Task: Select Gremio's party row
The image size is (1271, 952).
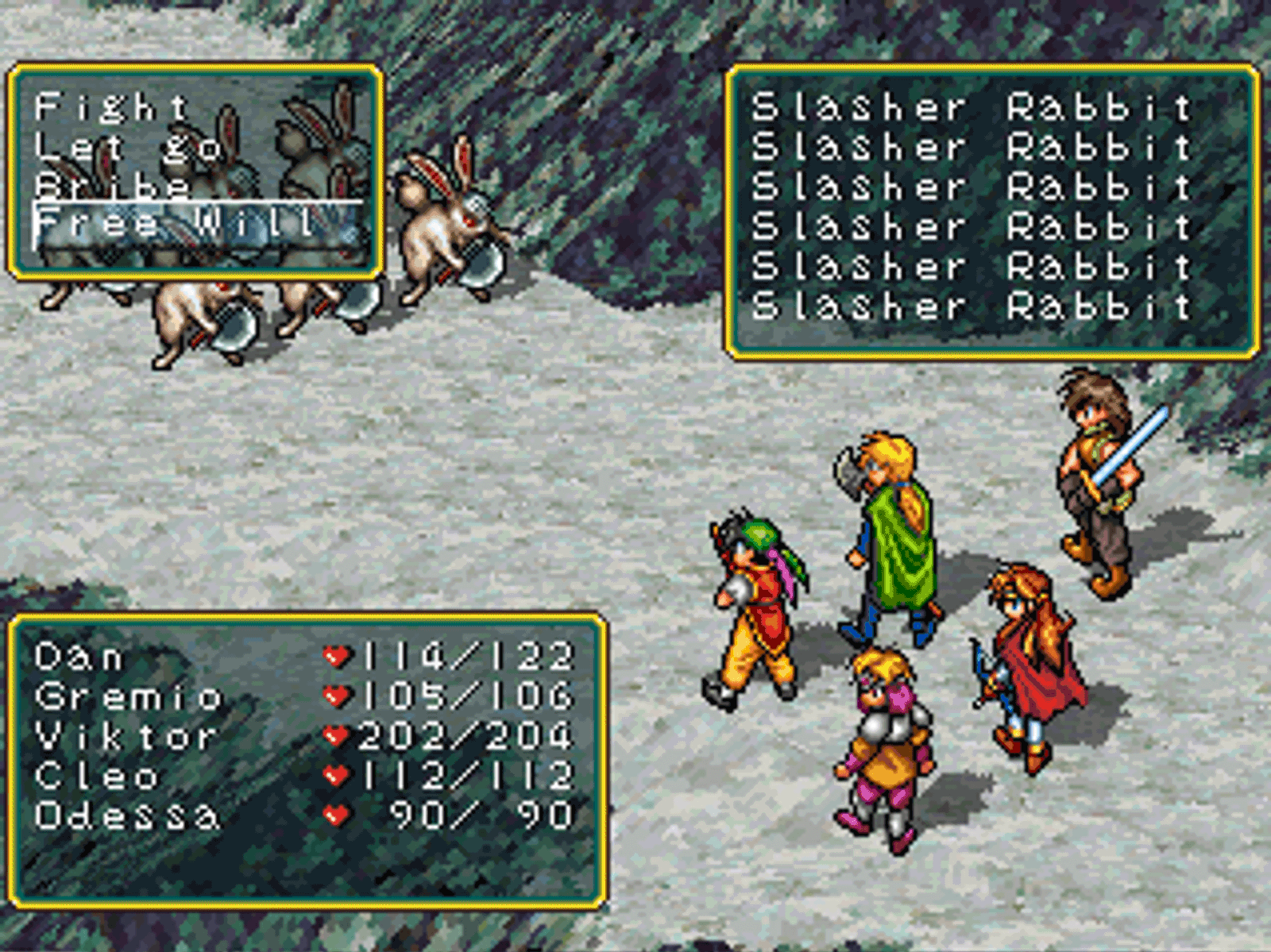Action: coord(127,697)
